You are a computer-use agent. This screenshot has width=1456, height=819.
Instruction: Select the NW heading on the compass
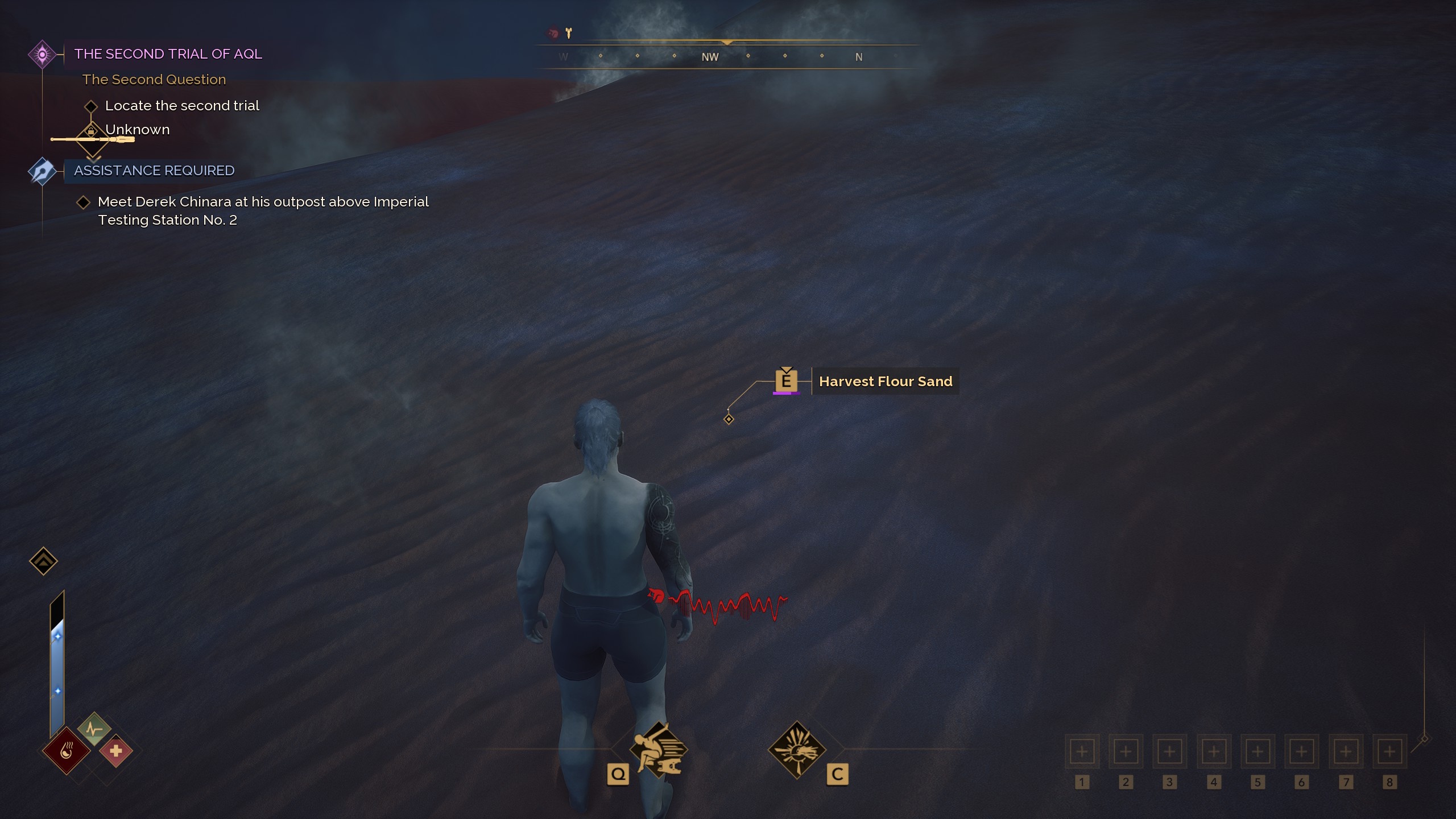[x=712, y=56]
